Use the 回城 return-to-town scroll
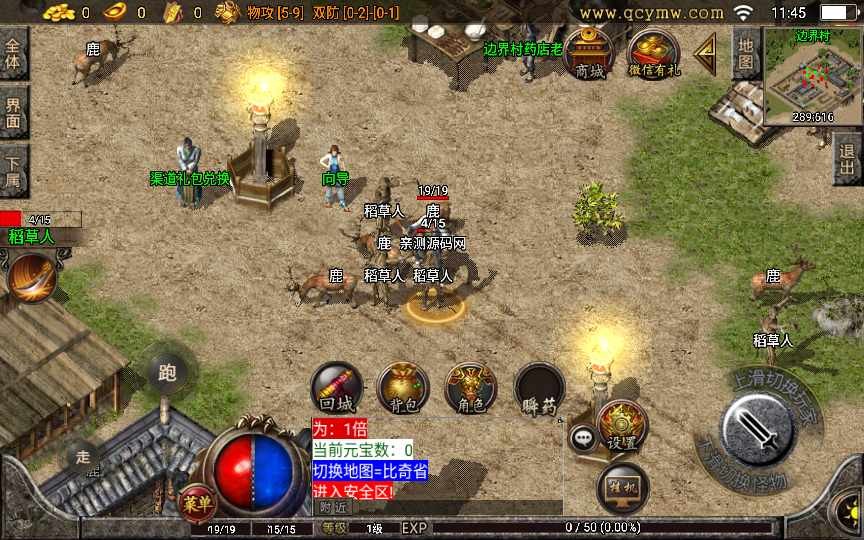 pos(336,388)
